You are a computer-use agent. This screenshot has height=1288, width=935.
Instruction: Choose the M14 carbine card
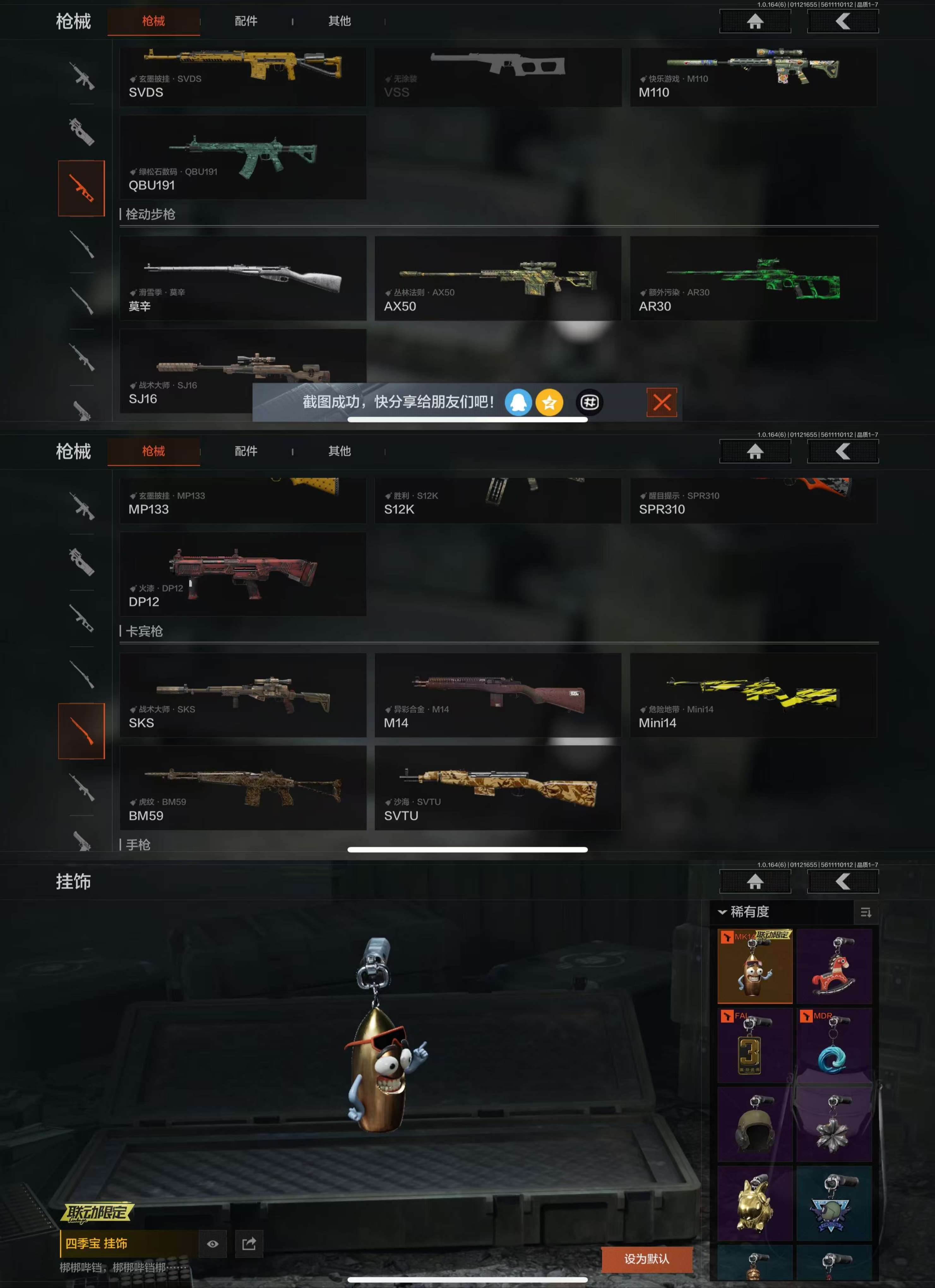[x=497, y=695]
